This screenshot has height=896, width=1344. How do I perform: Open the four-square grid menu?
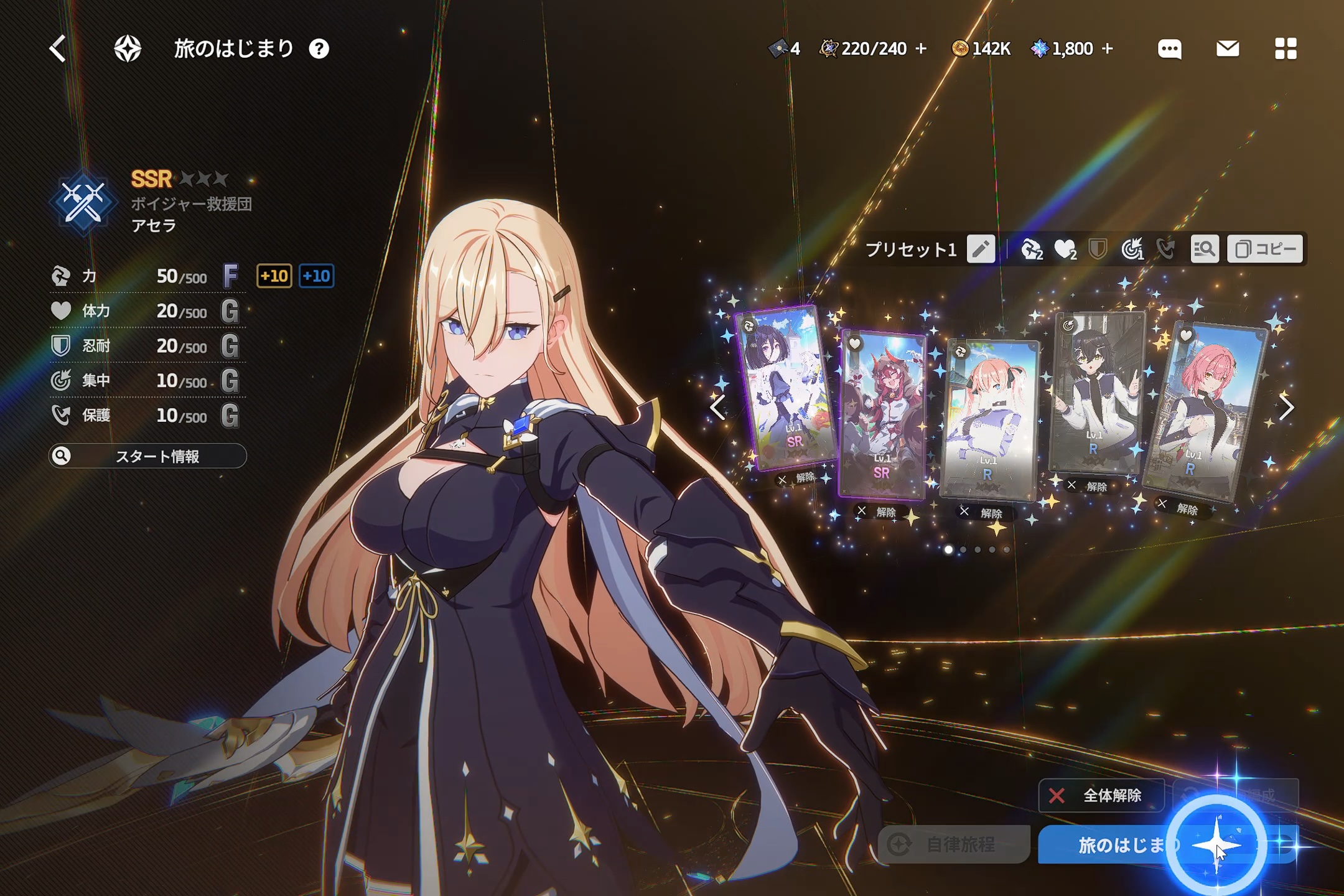click(1286, 49)
